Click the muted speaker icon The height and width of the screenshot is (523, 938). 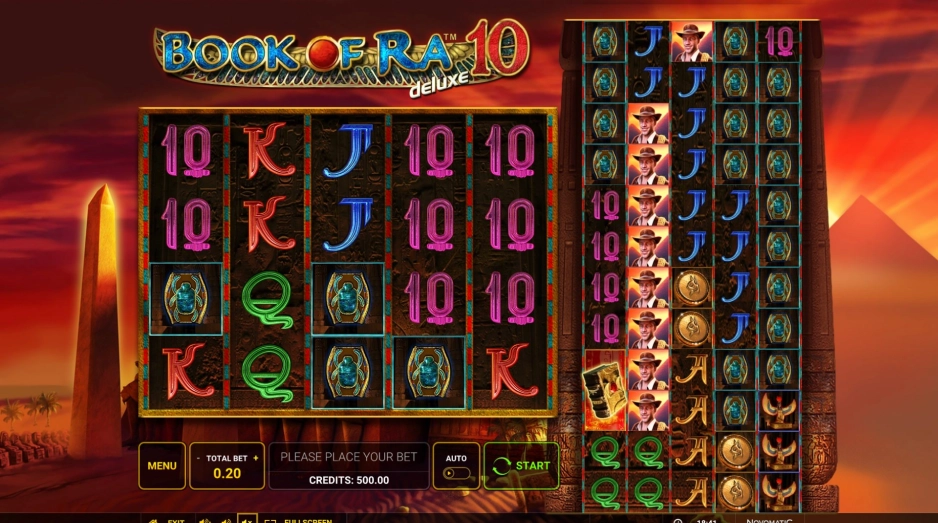coord(246,521)
